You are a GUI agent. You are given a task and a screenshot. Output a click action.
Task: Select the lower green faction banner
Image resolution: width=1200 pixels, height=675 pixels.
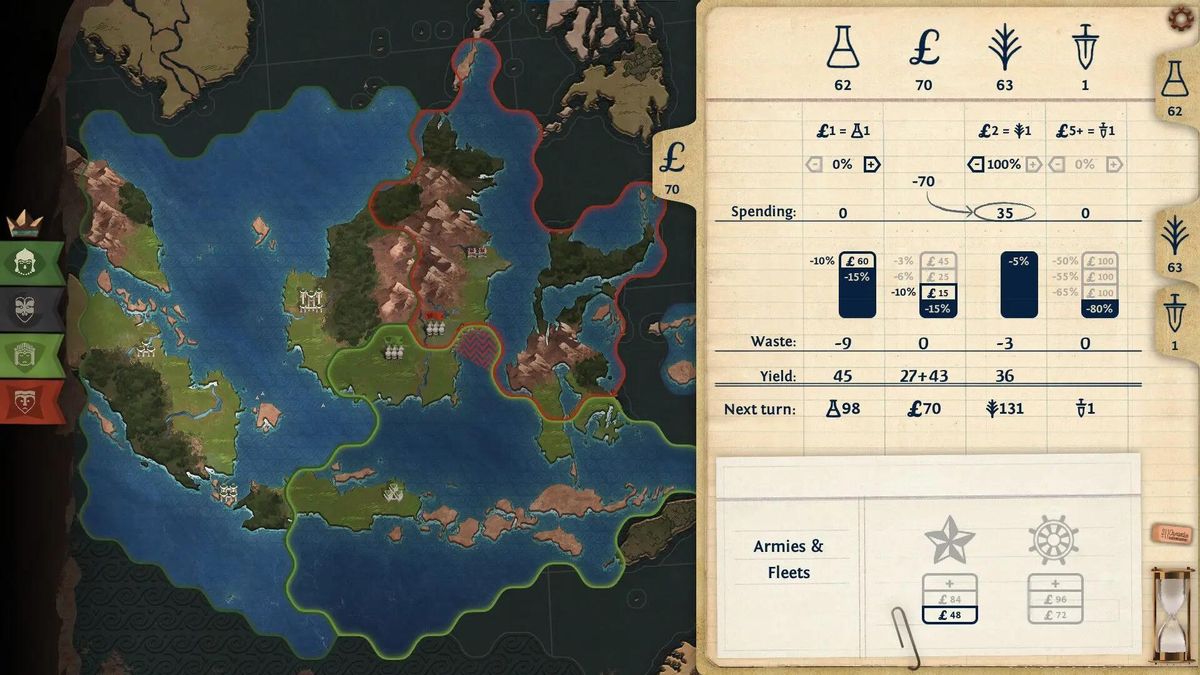coord(32,355)
